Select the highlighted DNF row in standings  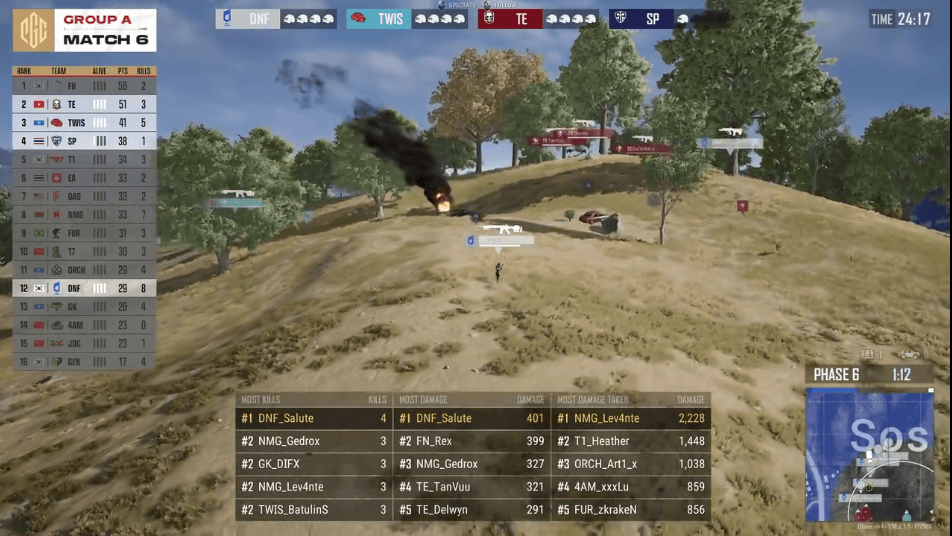click(x=83, y=288)
